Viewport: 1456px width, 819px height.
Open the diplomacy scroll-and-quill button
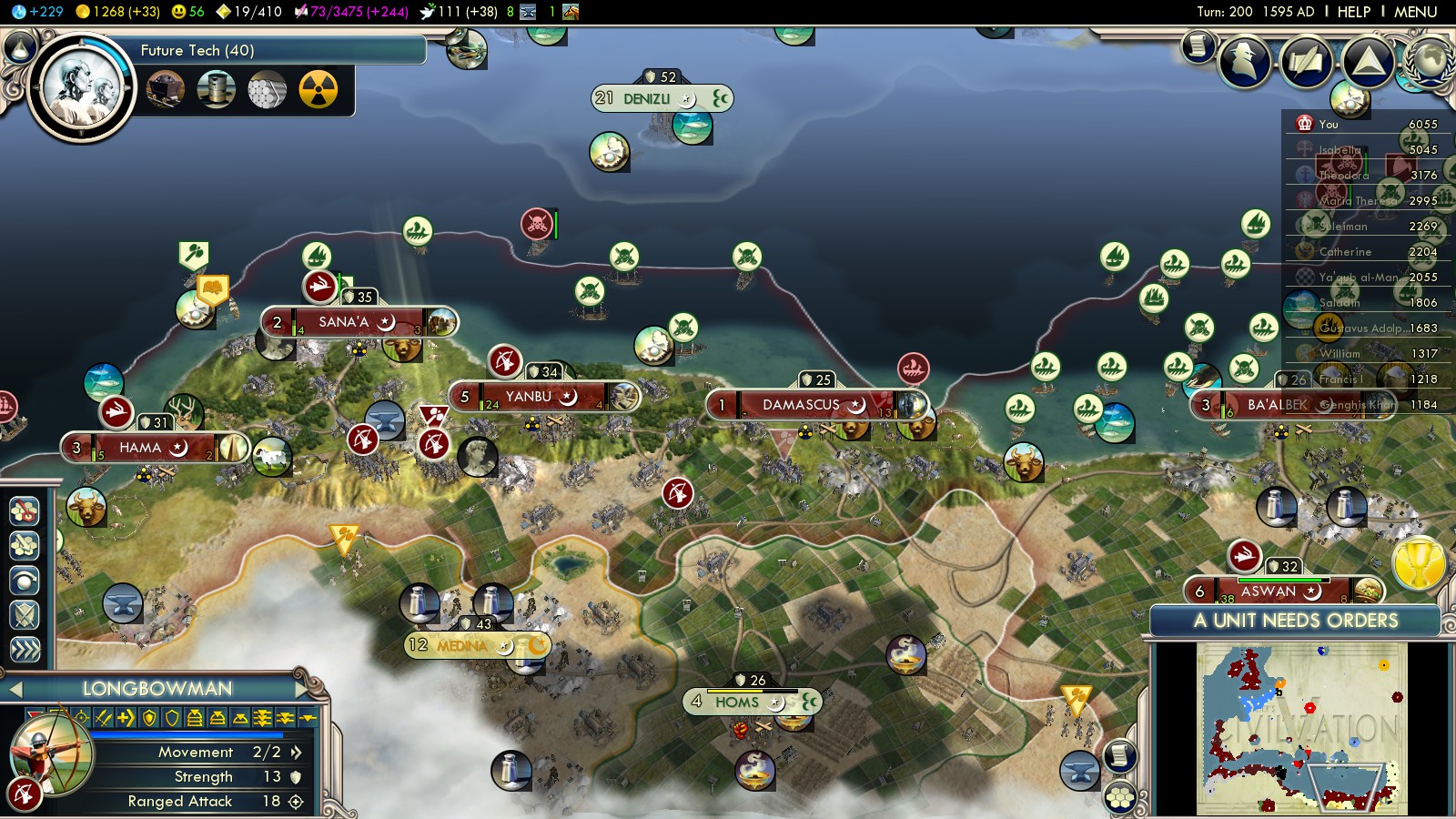pyautogui.click(x=1307, y=62)
